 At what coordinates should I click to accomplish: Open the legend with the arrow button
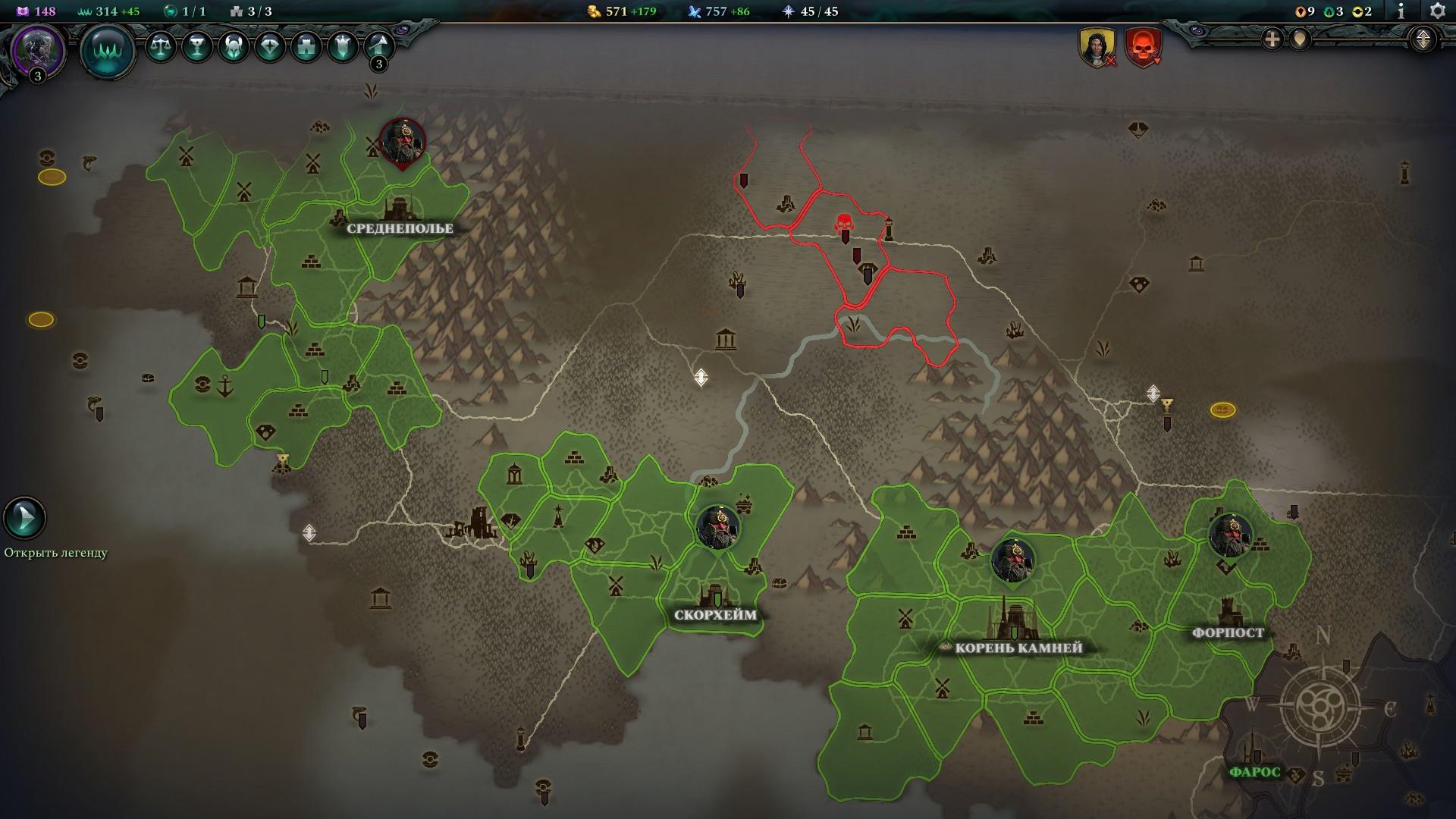(x=25, y=518)
